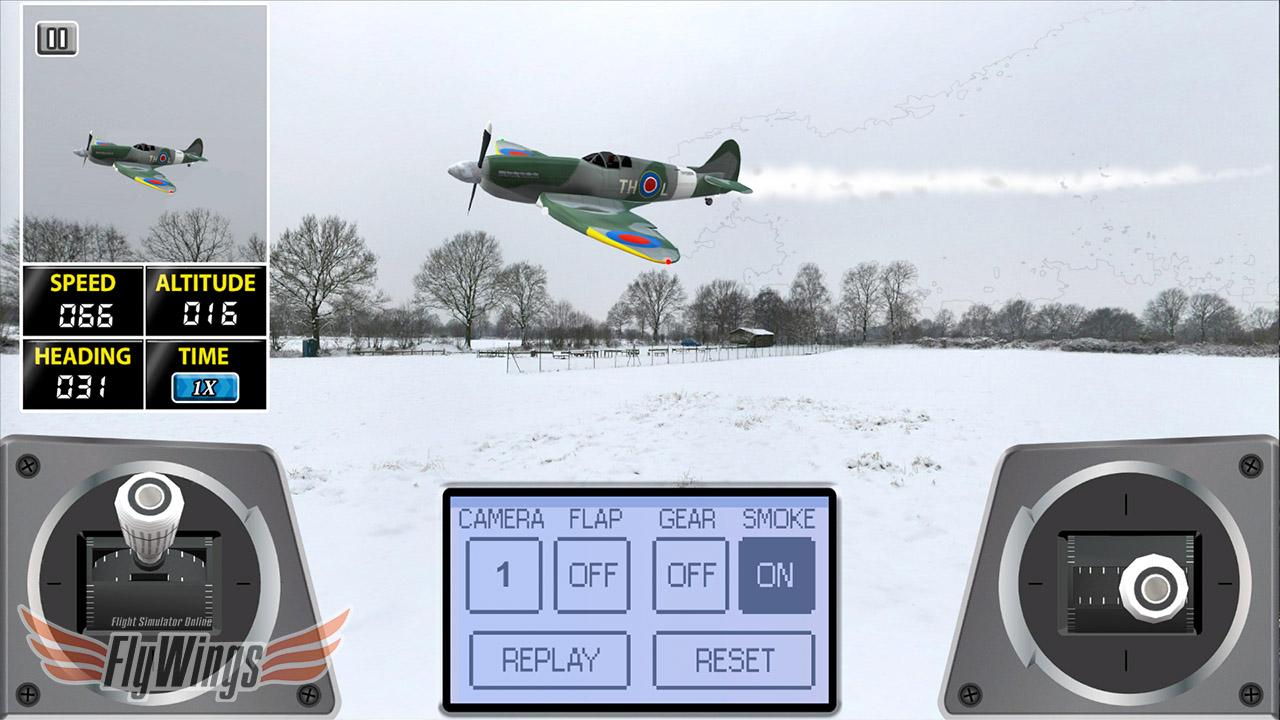Open the CAMERA selector to cycle views
The width and height of the screenshot is (1280, 720).
[503, 575]
